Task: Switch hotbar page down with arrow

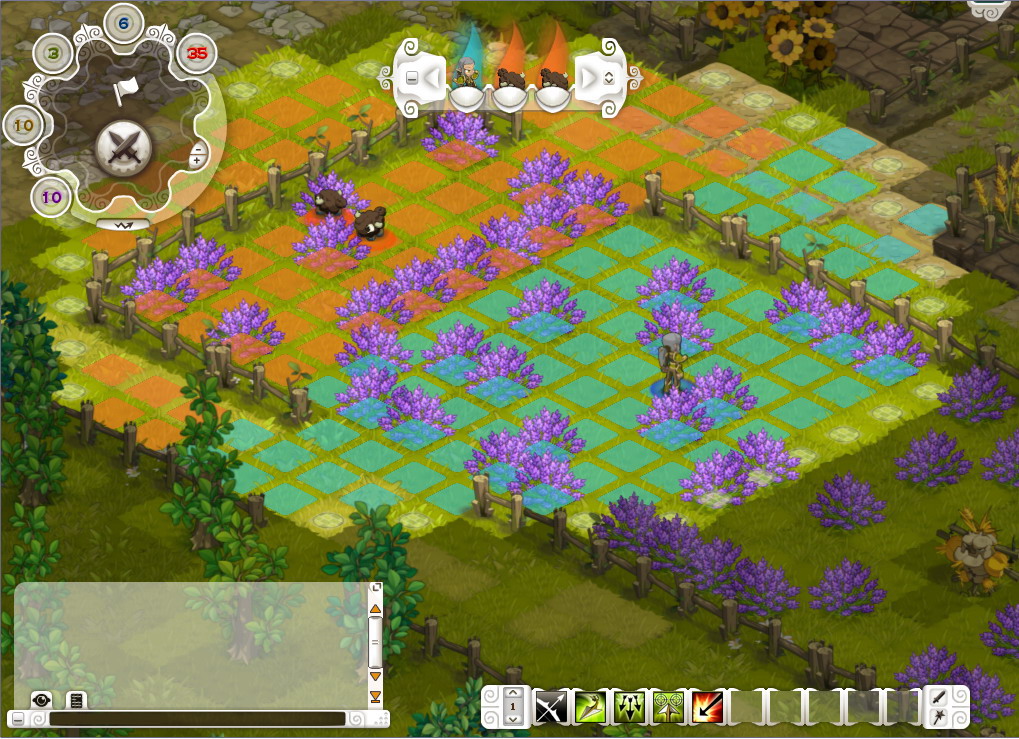Action: pos(514,721)
